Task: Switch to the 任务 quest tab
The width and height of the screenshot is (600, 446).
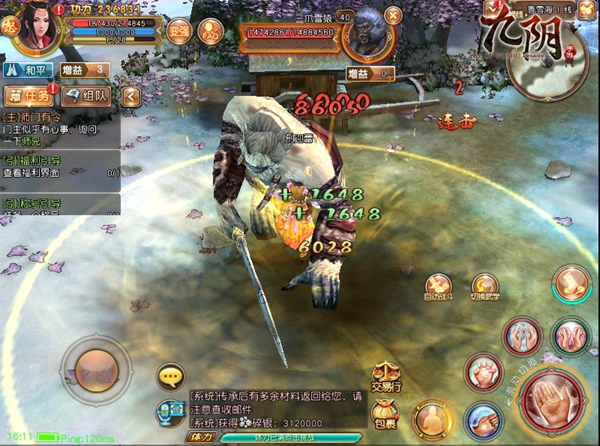Action: point(28,96)
